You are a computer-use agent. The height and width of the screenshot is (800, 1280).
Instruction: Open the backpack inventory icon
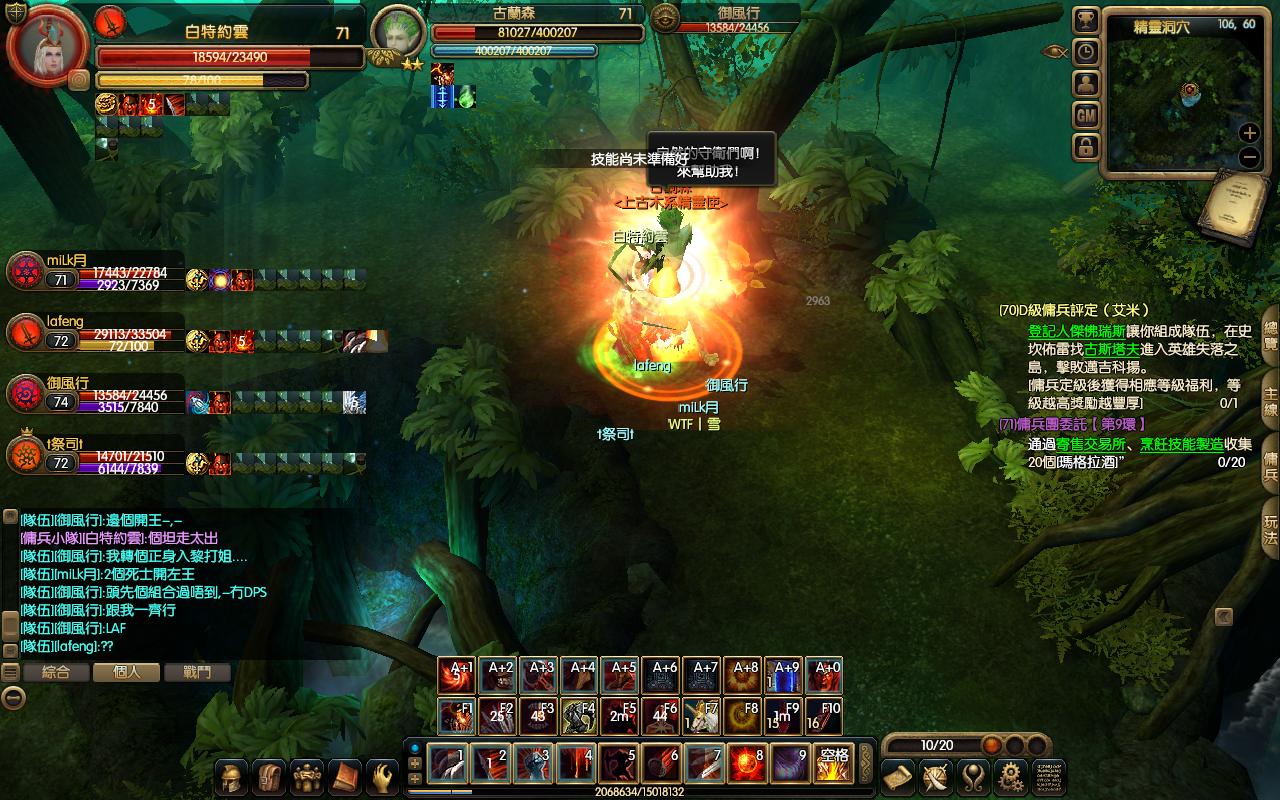point(269,777)
